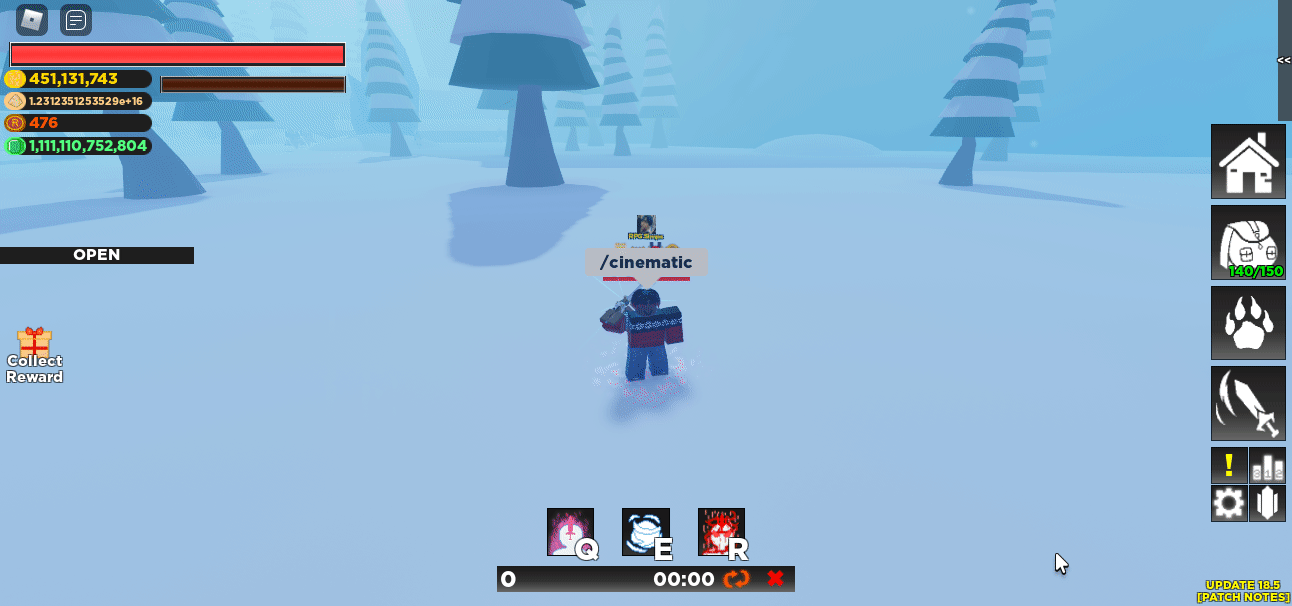Open the house home menu

tap(1248, 162)
